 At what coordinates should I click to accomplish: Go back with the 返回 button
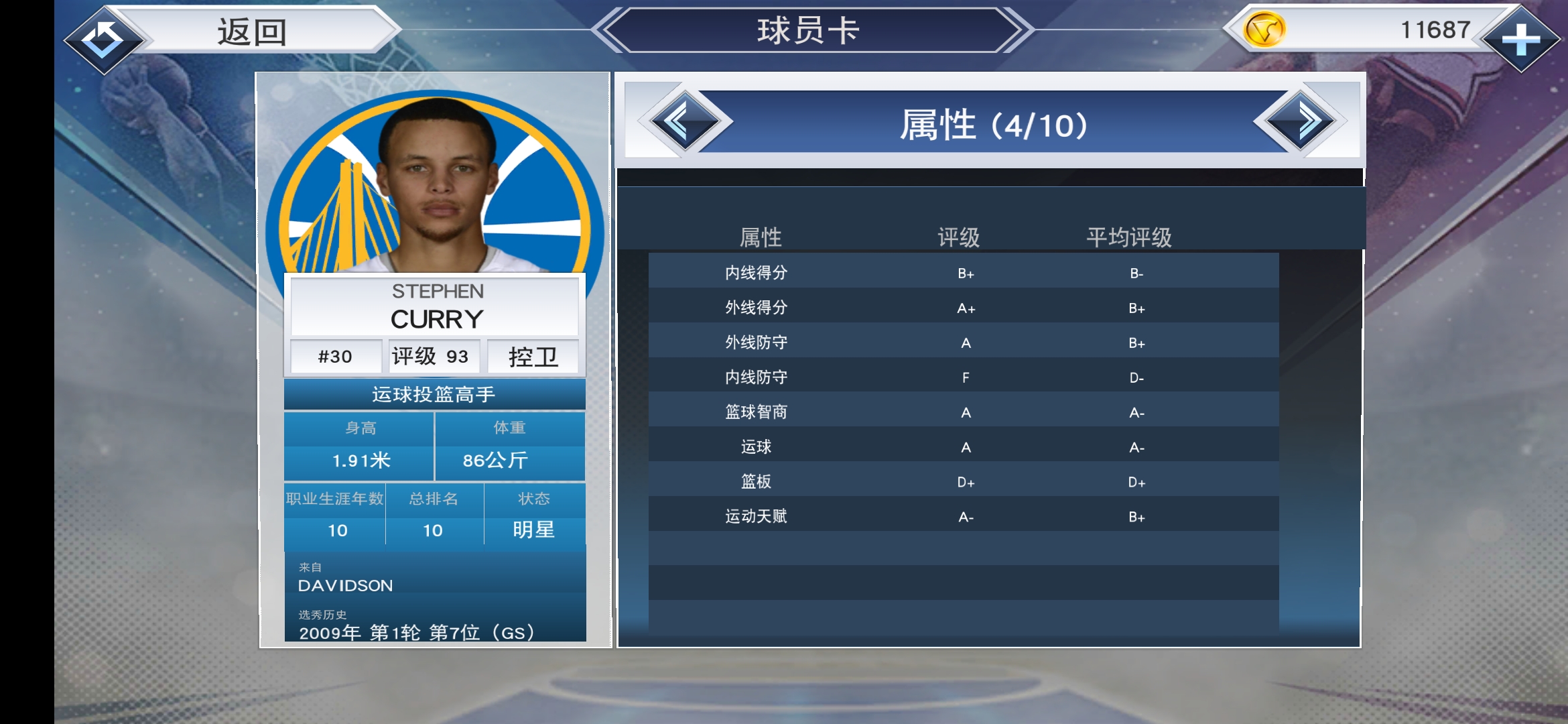point(235,32)
